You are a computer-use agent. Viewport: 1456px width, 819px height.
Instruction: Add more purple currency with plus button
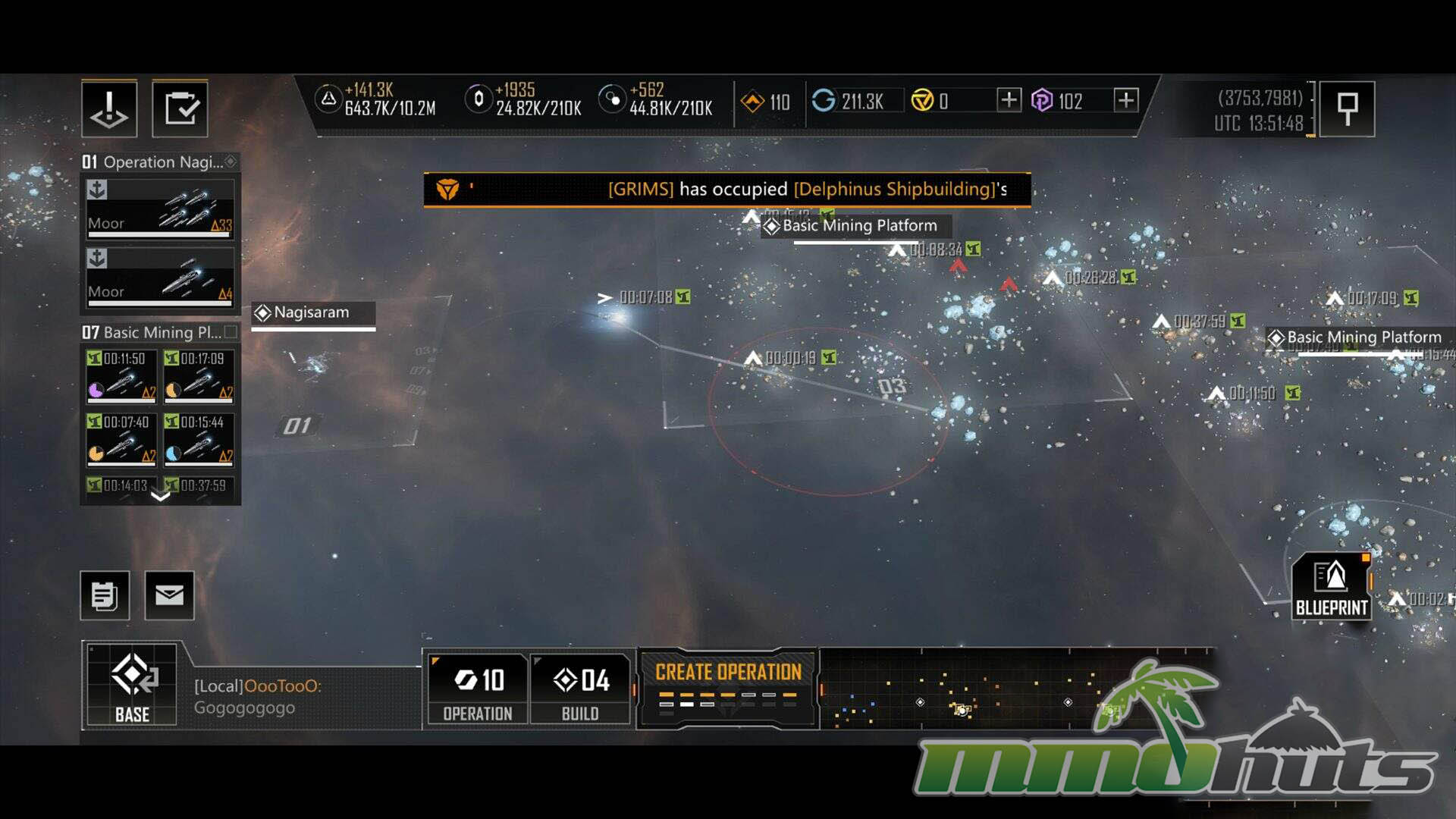point(1126,100)
